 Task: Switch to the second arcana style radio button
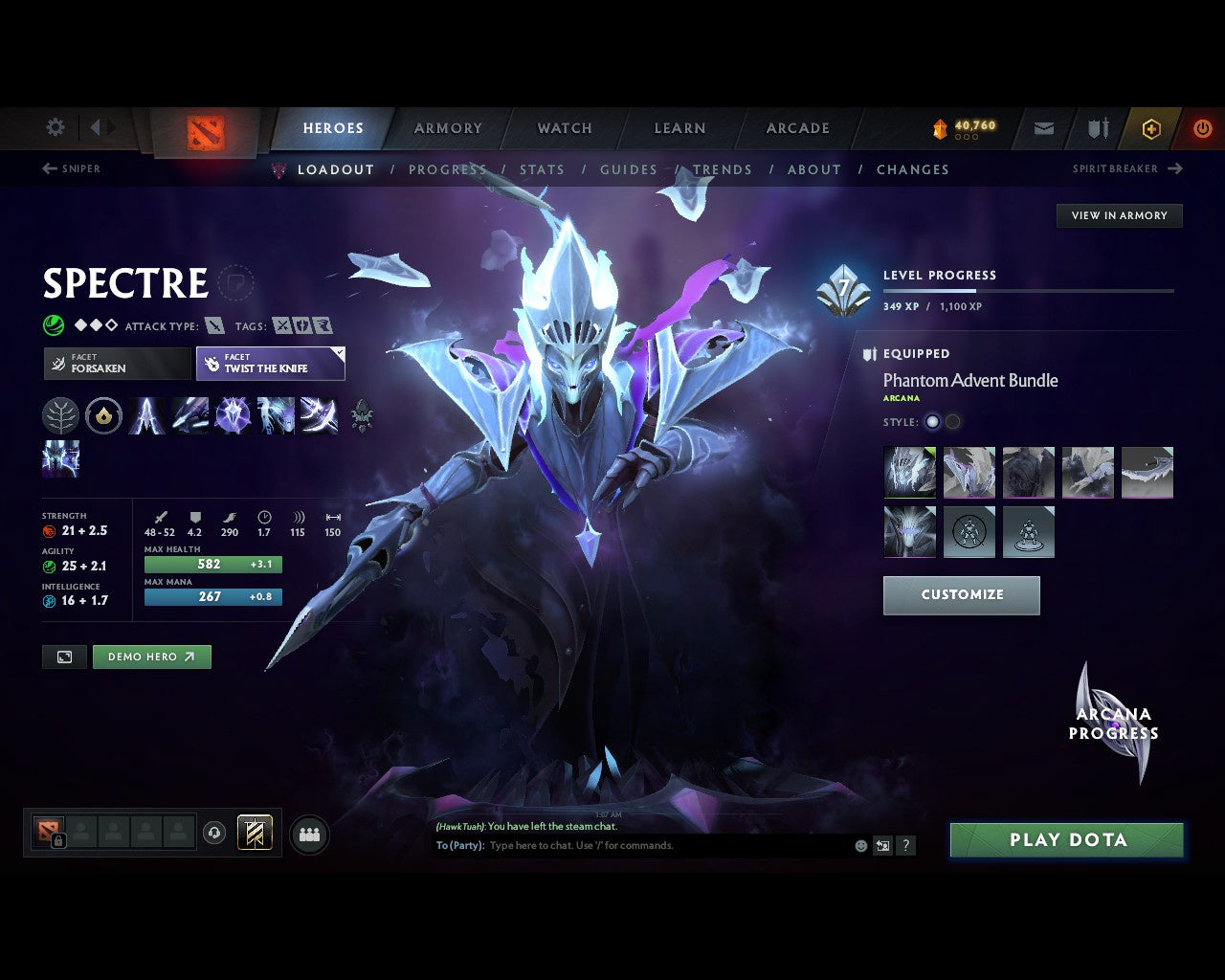pyautogui.click(x=952, y=422)
